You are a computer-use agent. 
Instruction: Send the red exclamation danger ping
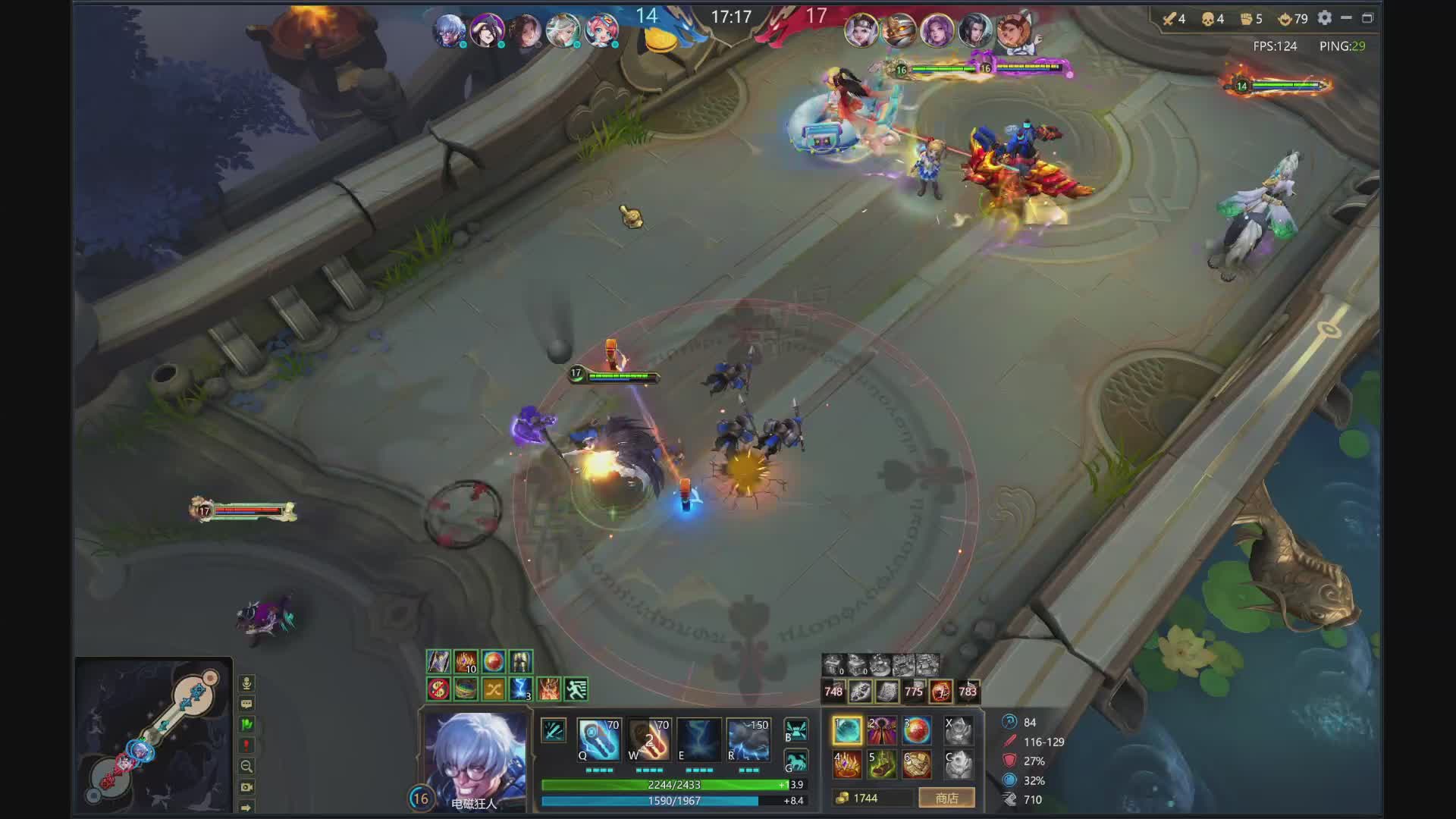point(246,745)
